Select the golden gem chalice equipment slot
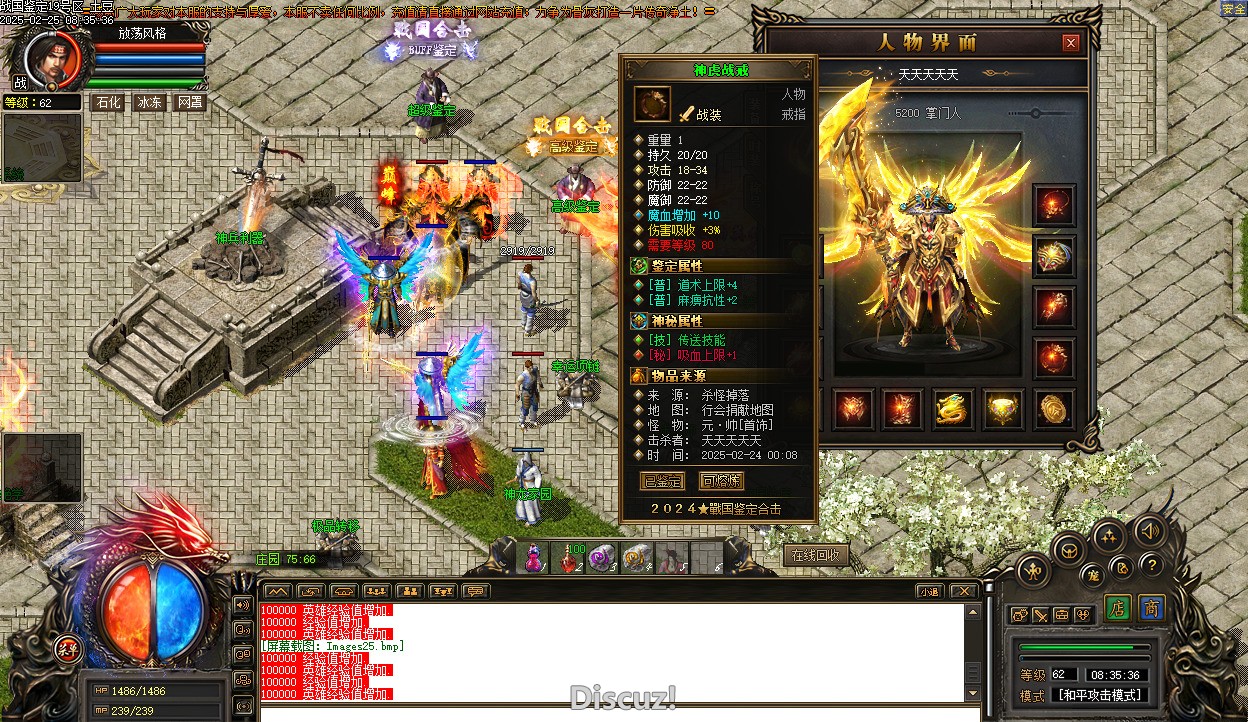Image resolution: width=1248 pixels, height=722 pixels. 1003,409
